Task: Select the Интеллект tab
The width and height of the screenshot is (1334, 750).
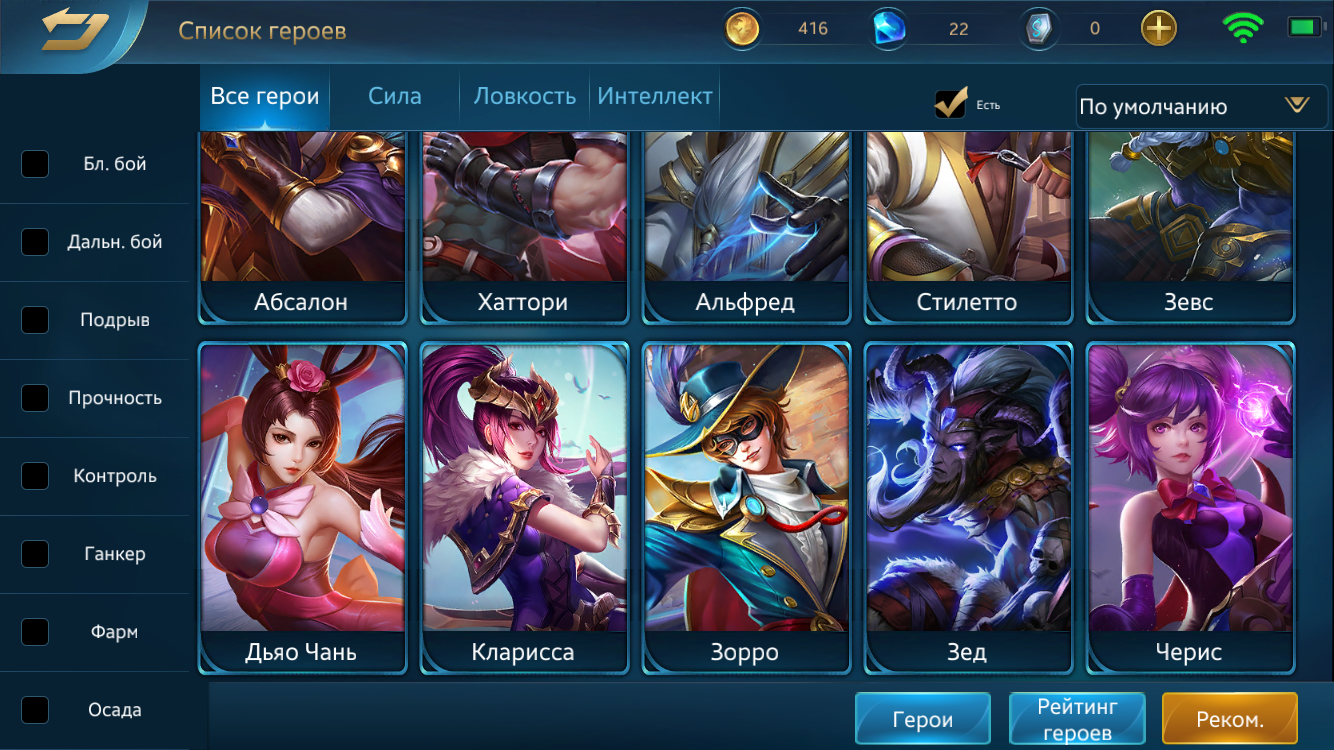Action: [x=655, y=96]
